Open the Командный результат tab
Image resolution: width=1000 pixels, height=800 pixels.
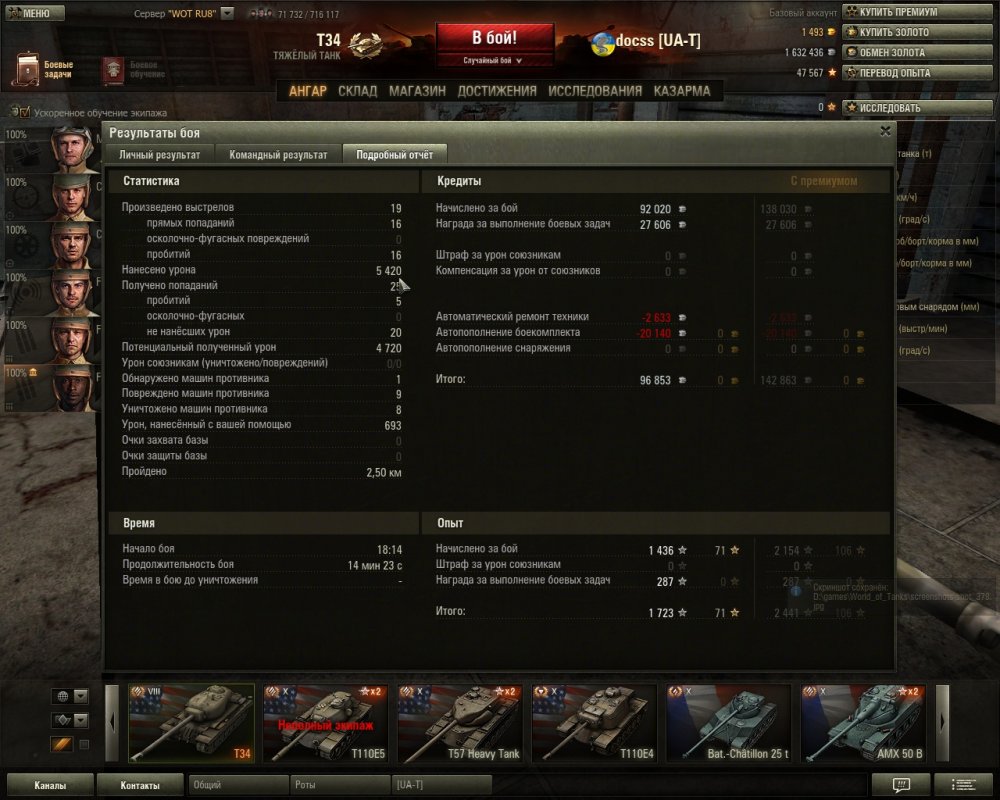coord(278,155)
